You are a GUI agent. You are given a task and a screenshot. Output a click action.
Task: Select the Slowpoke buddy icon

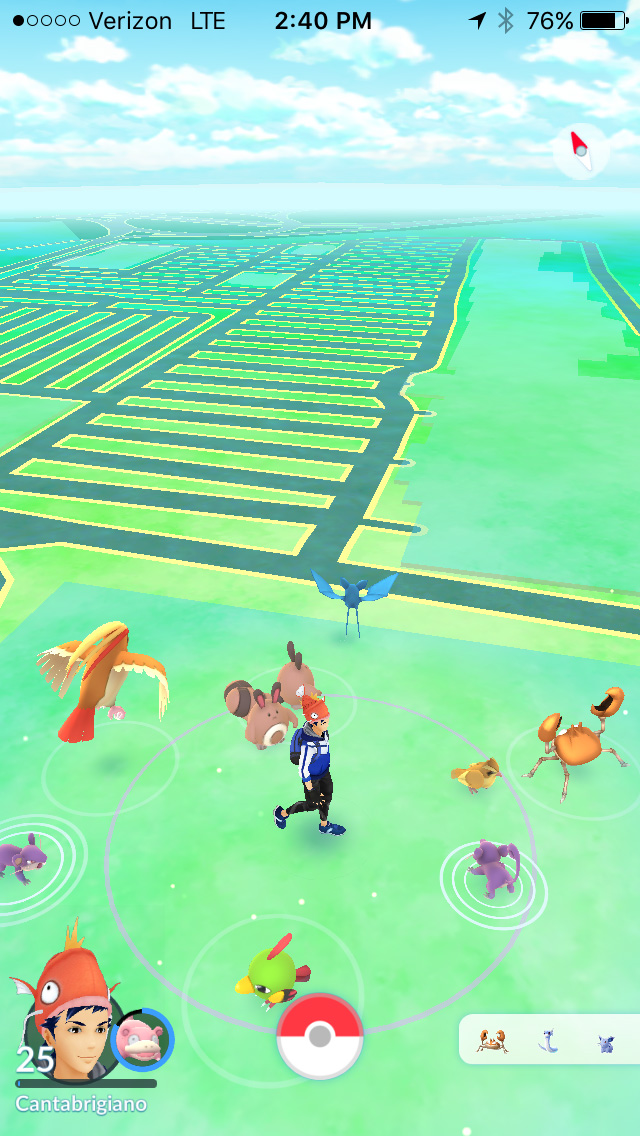(142, 1040)
